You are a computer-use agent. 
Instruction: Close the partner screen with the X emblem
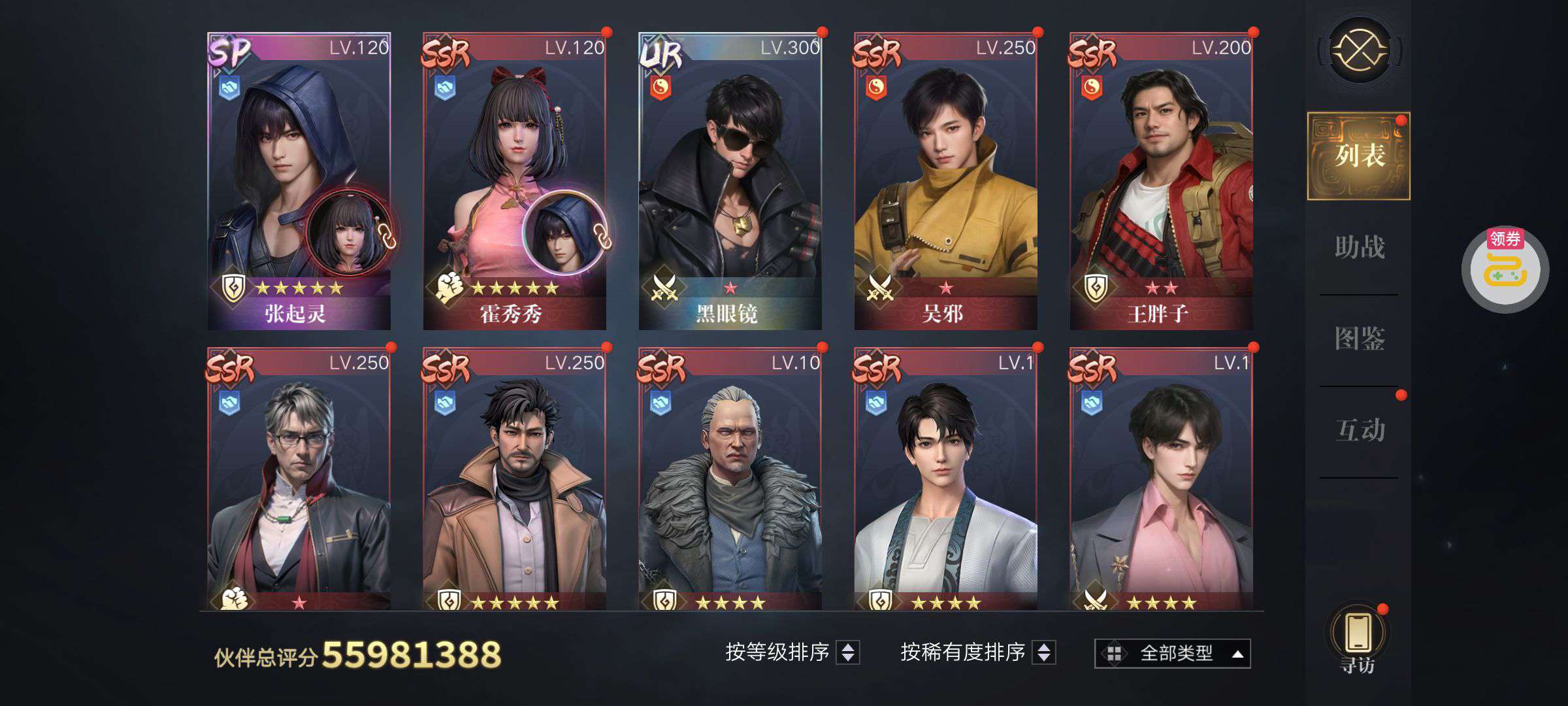point(1359,50)
